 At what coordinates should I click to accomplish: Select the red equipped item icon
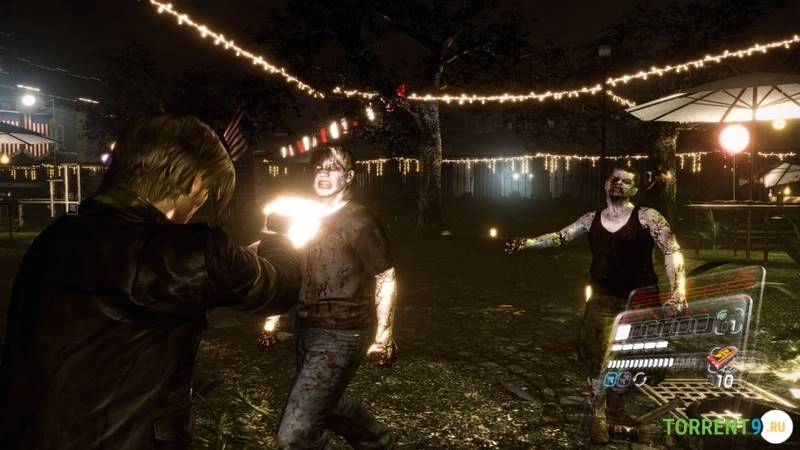[x=722, y=357]
